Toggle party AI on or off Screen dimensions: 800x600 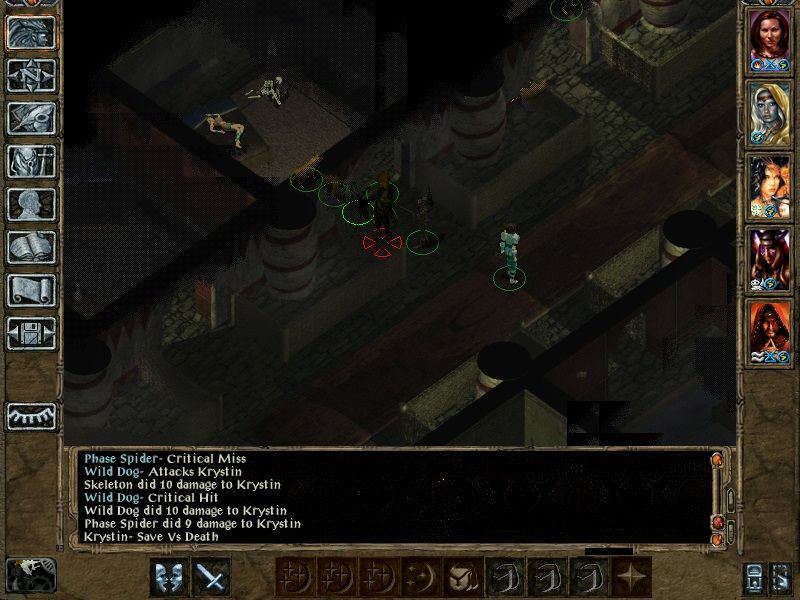(783, 578)
